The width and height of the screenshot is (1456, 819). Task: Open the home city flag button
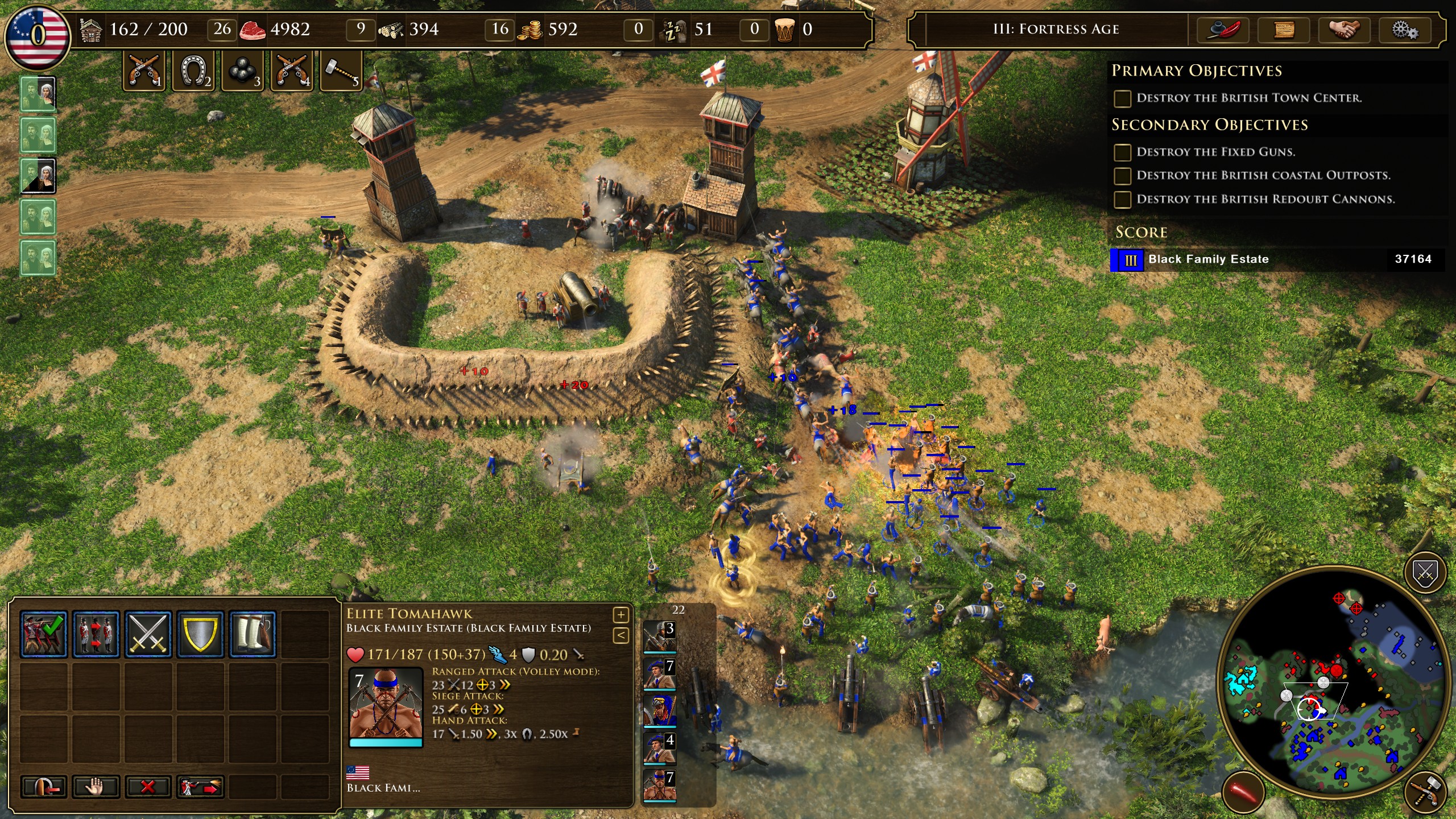(38, 35)
